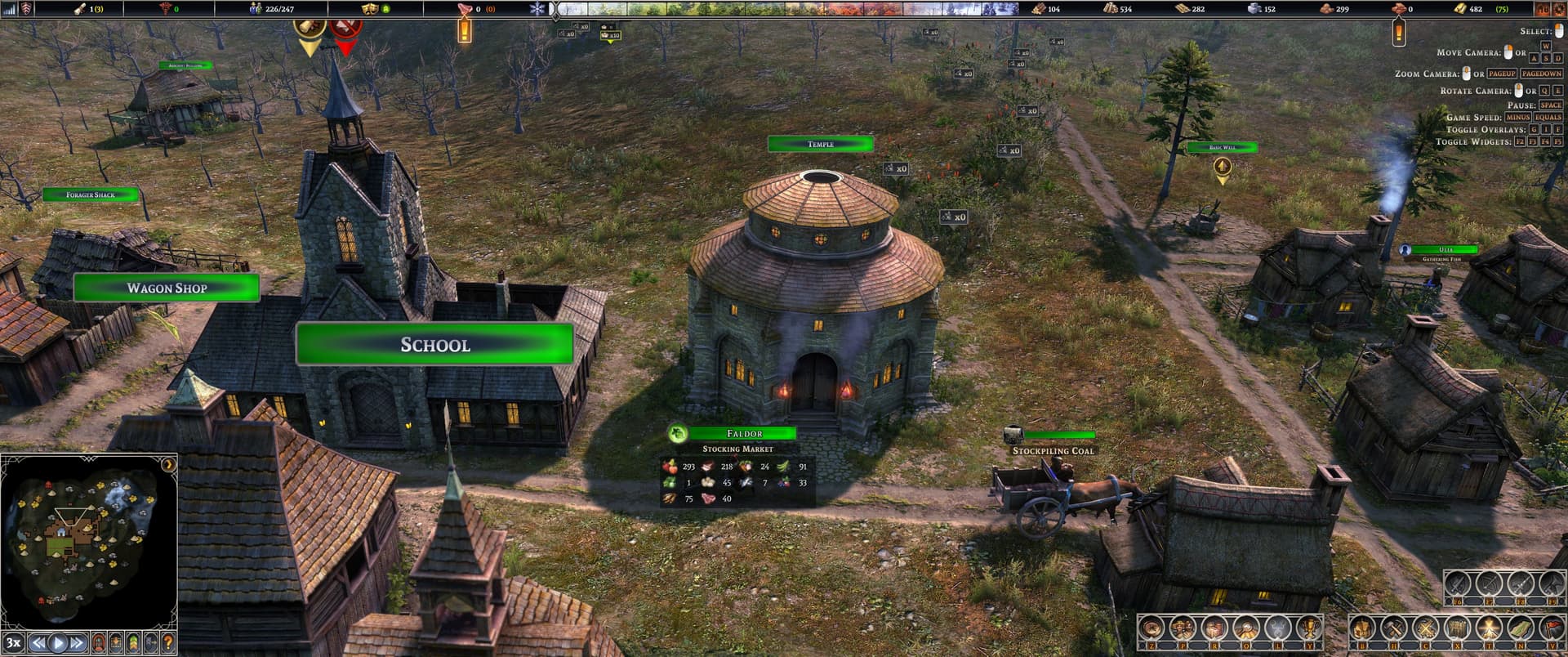
Task: Expand the minimap with the arrow button
Action: click(168, 465)
